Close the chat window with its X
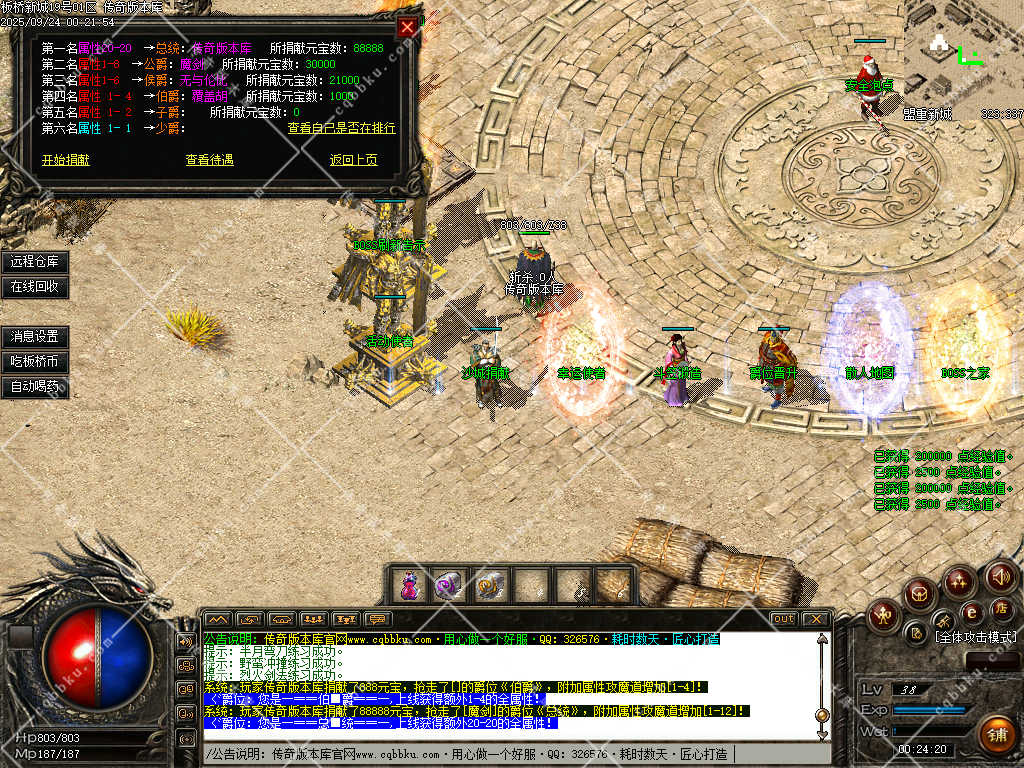 [815, 619]
